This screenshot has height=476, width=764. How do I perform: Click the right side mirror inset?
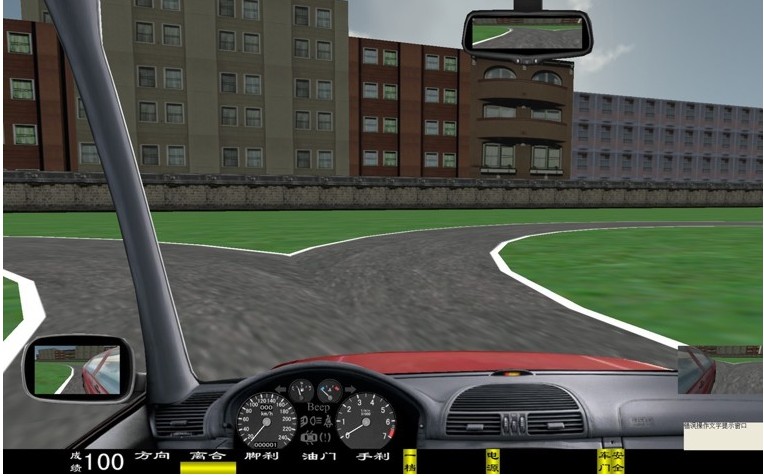pyautogui.click(x=697, y=369)
